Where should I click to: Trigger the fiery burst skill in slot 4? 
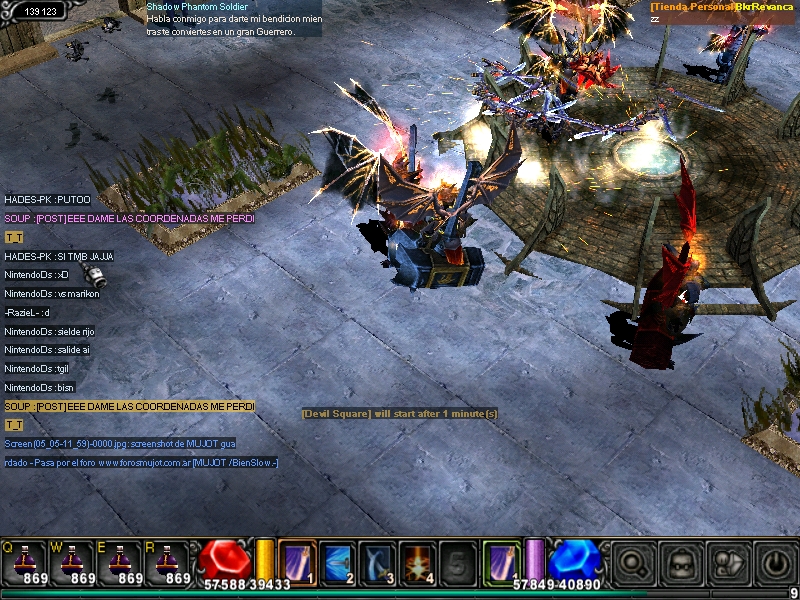(x=417, y=561)
